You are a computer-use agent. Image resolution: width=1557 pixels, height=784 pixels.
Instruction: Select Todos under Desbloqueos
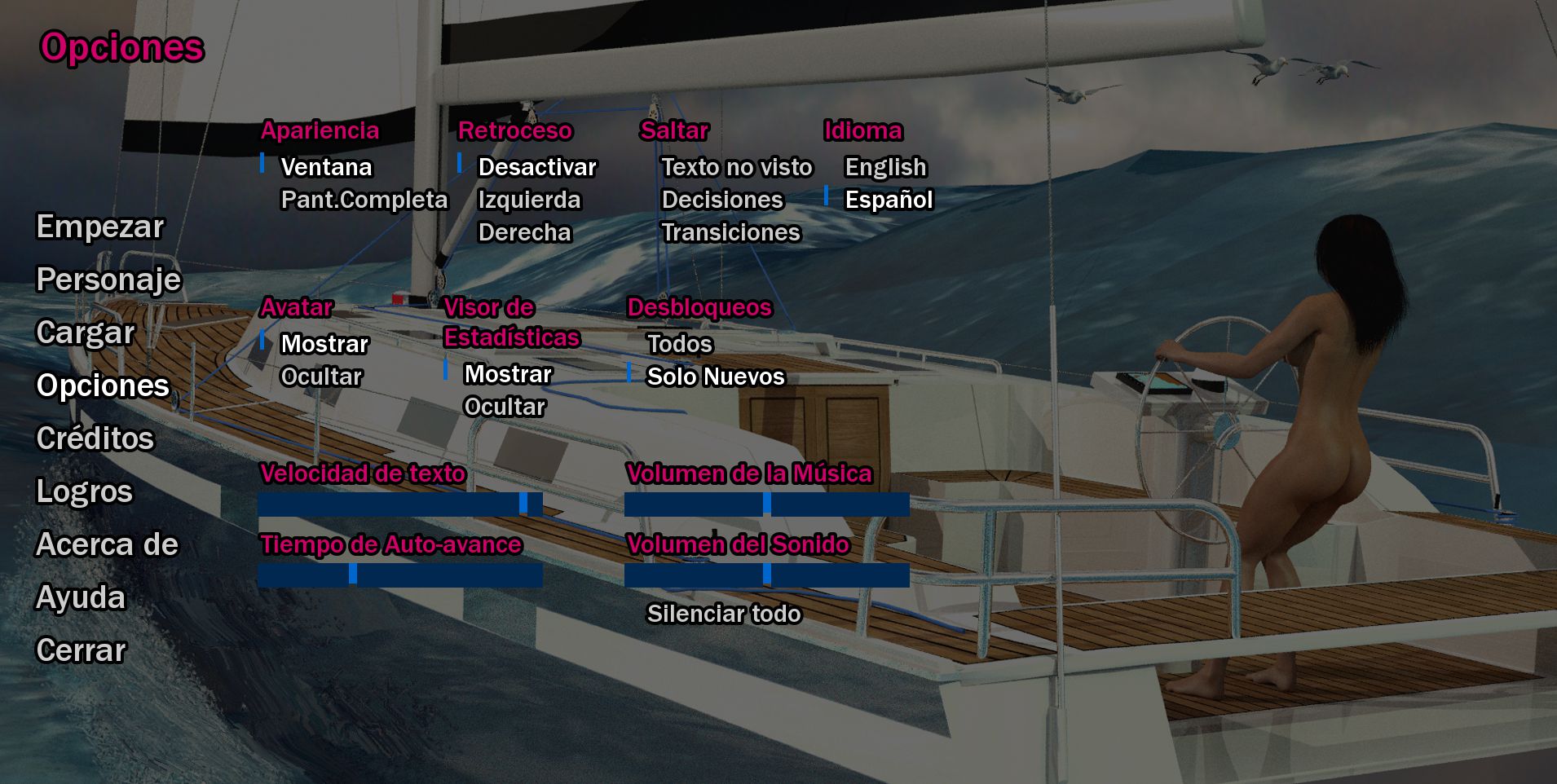point(679,344)
